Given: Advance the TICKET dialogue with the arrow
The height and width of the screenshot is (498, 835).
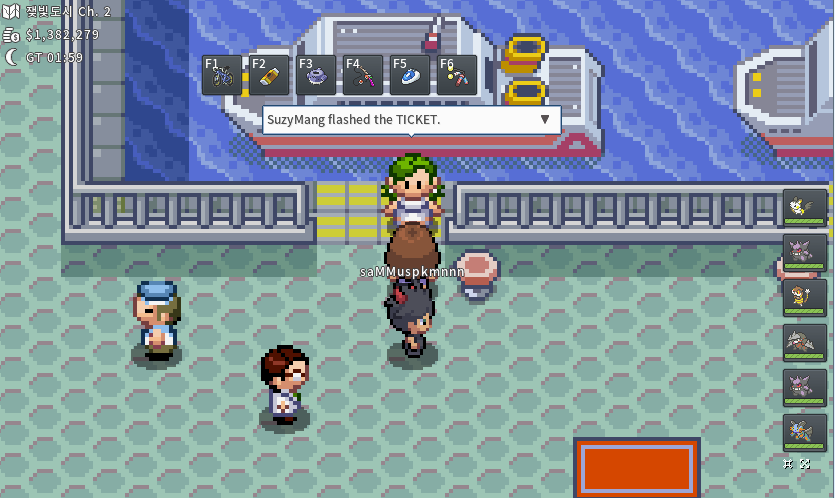Looking at the screenshot, I should click(545, 119).
